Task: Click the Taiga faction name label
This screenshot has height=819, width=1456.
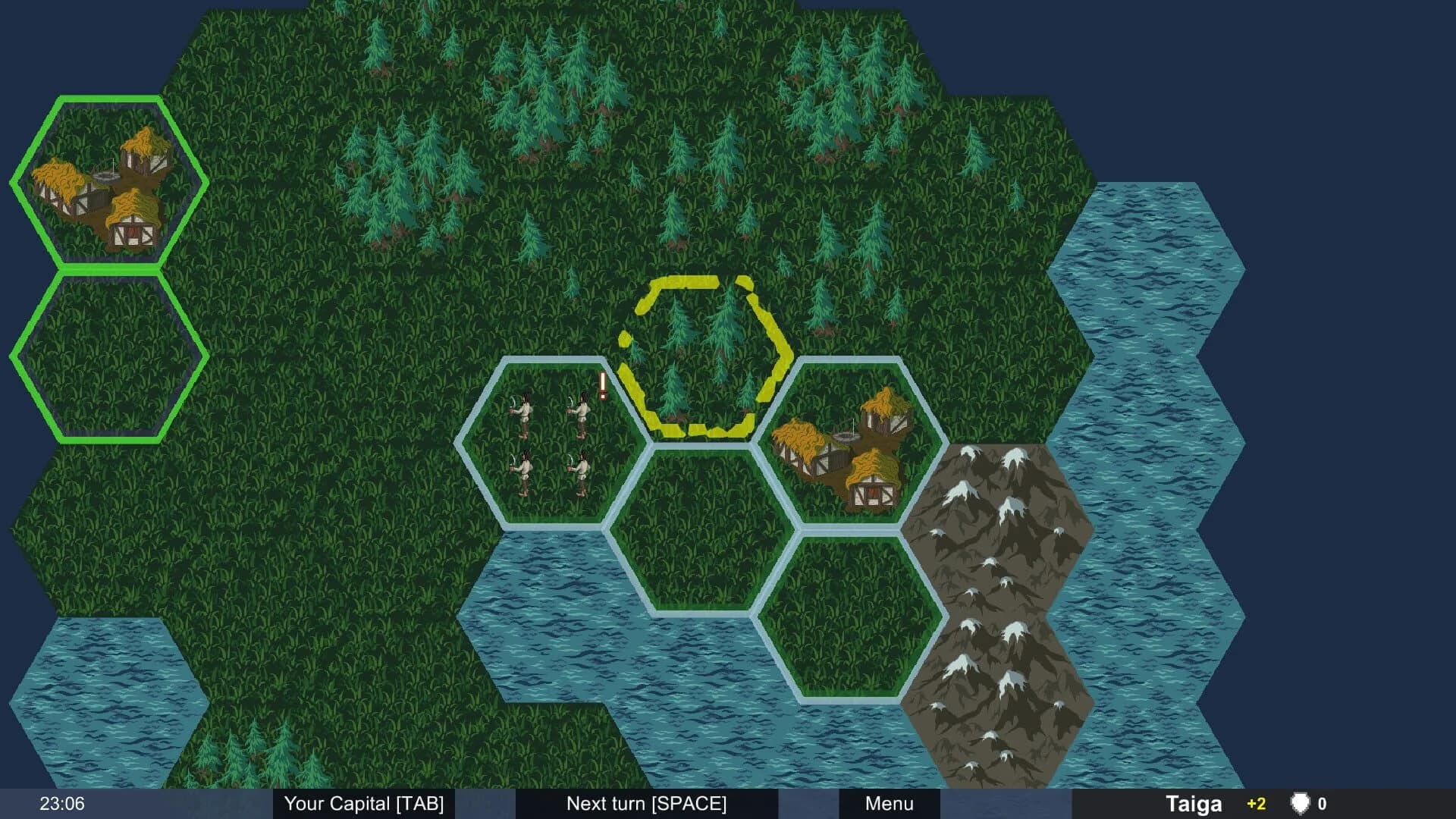Action: click(x=1194, y=802)
